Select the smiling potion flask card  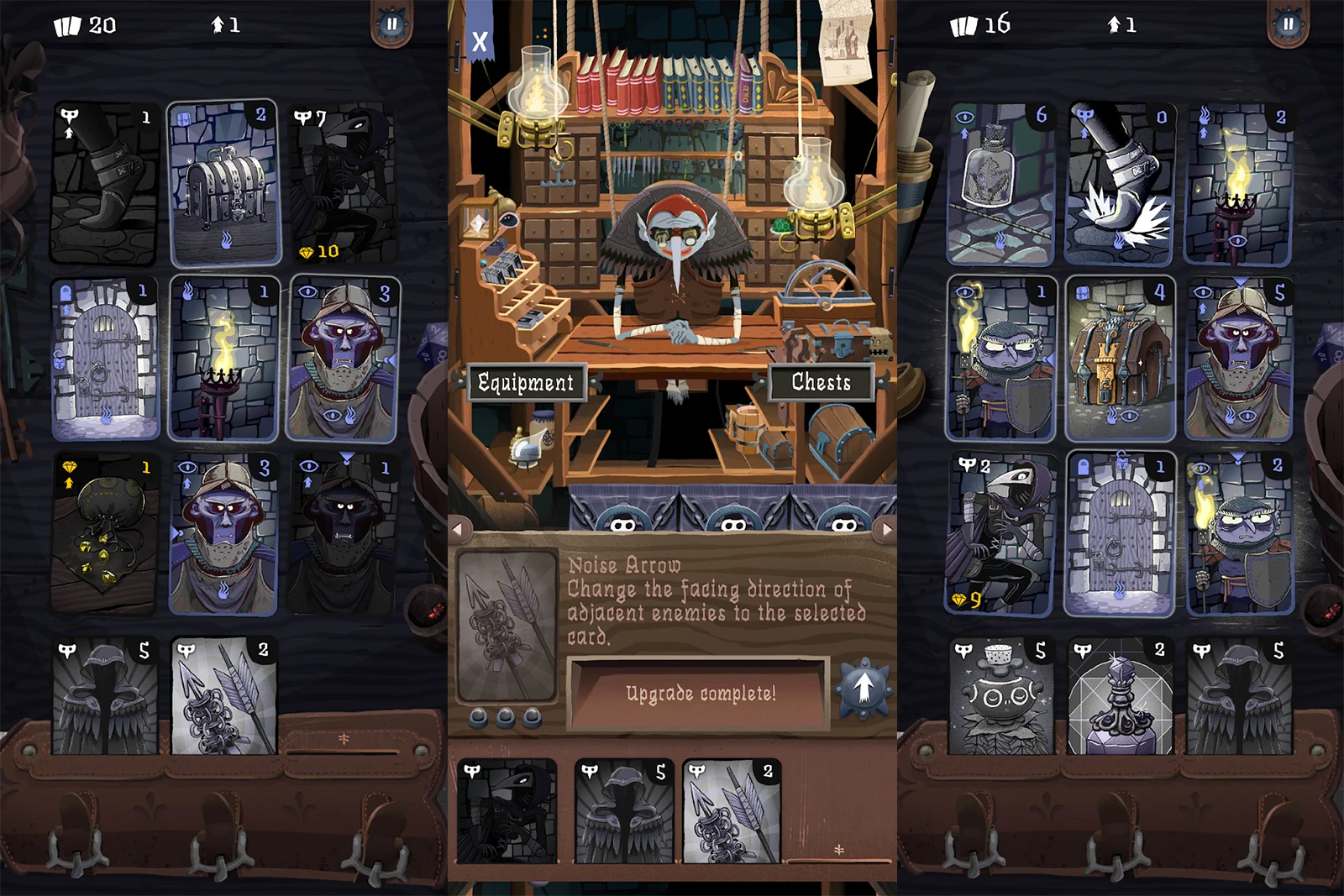click(1000, 697)
